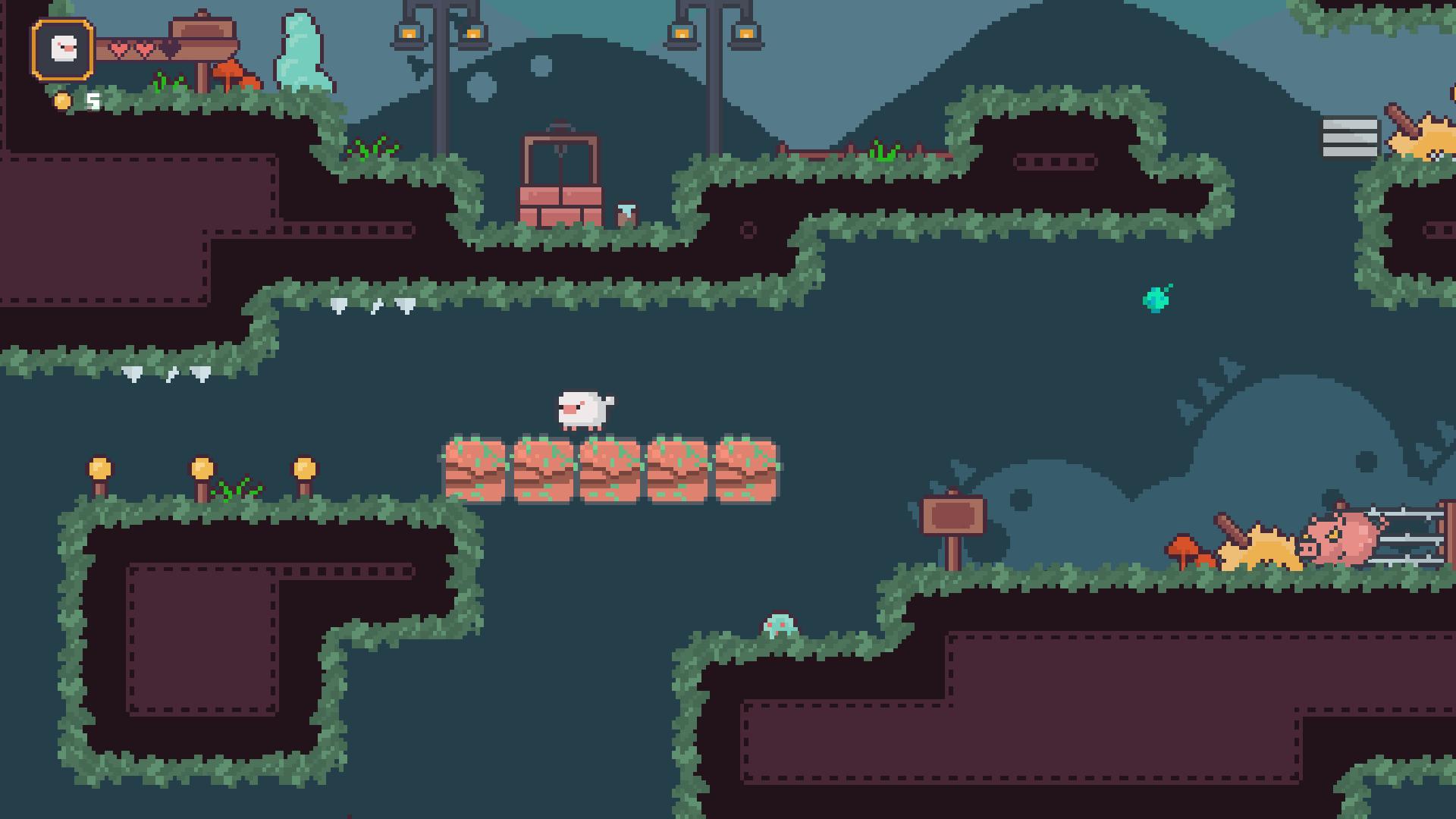Click the sheep character portrait frame

(x=63, y=49)
